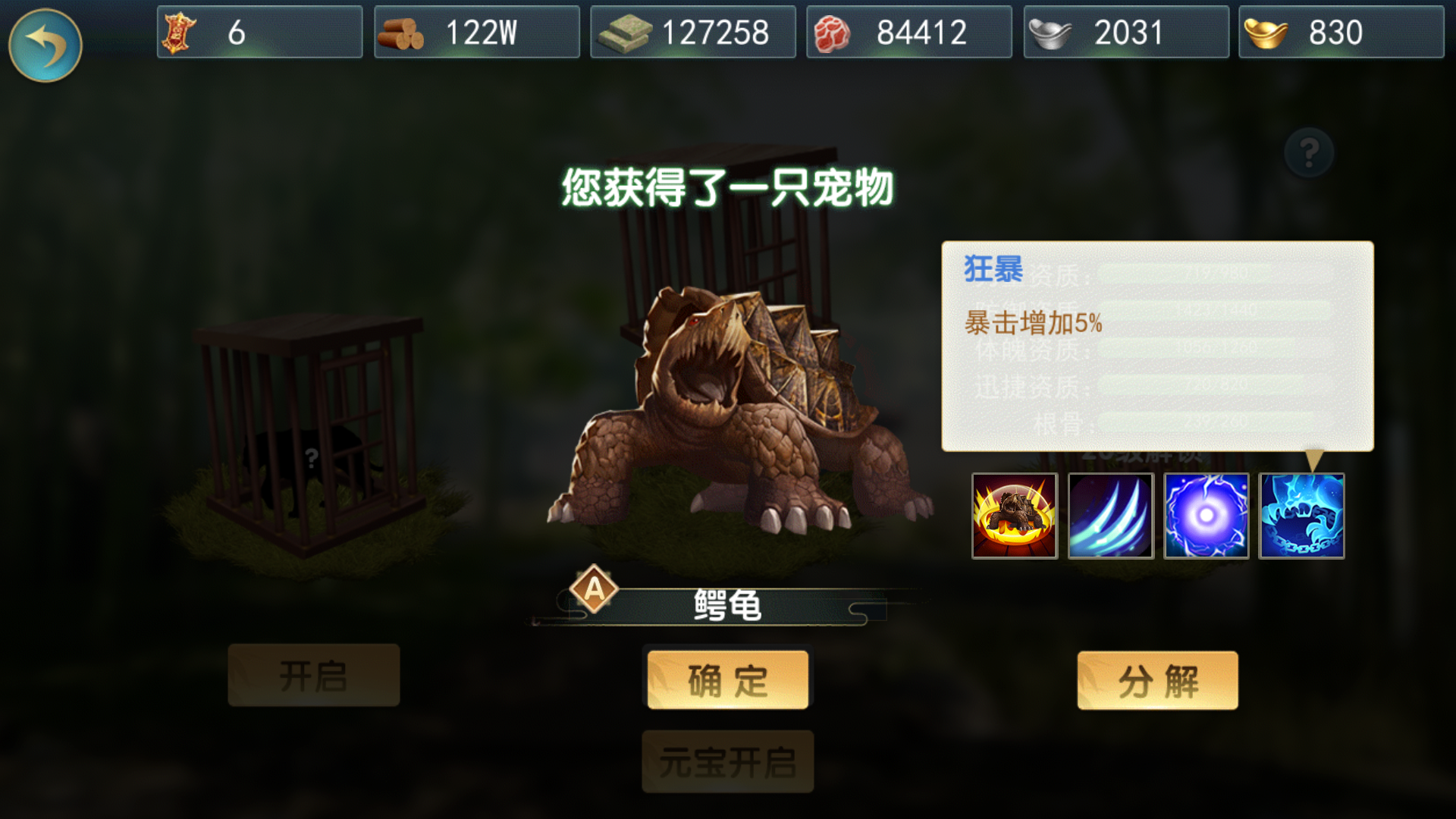The width and height of the screenshot is (1456, 819).
Task: Click the 开启 button under the cage
Action: tap(312, 675)
